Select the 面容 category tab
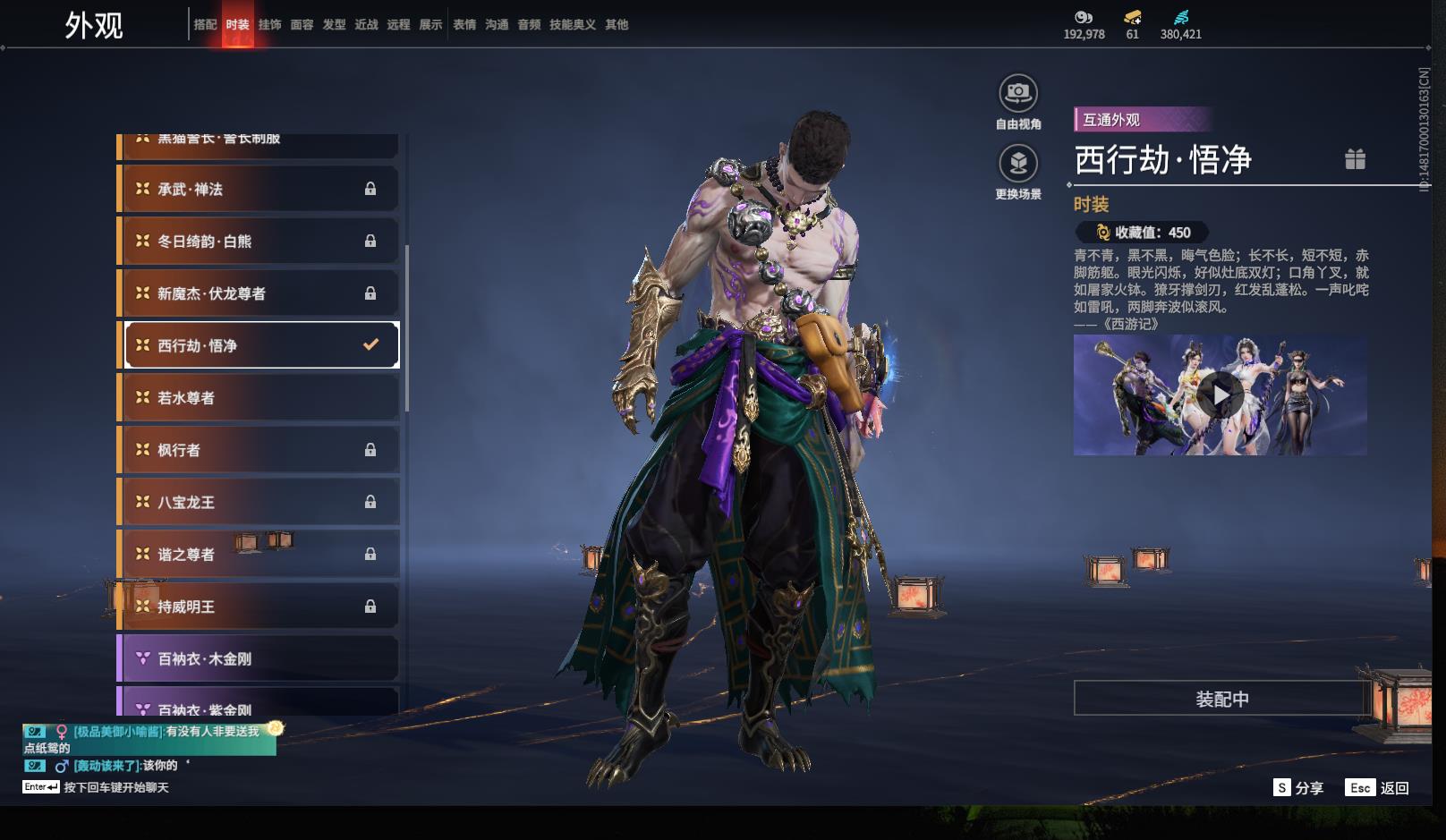 (302, 25)
